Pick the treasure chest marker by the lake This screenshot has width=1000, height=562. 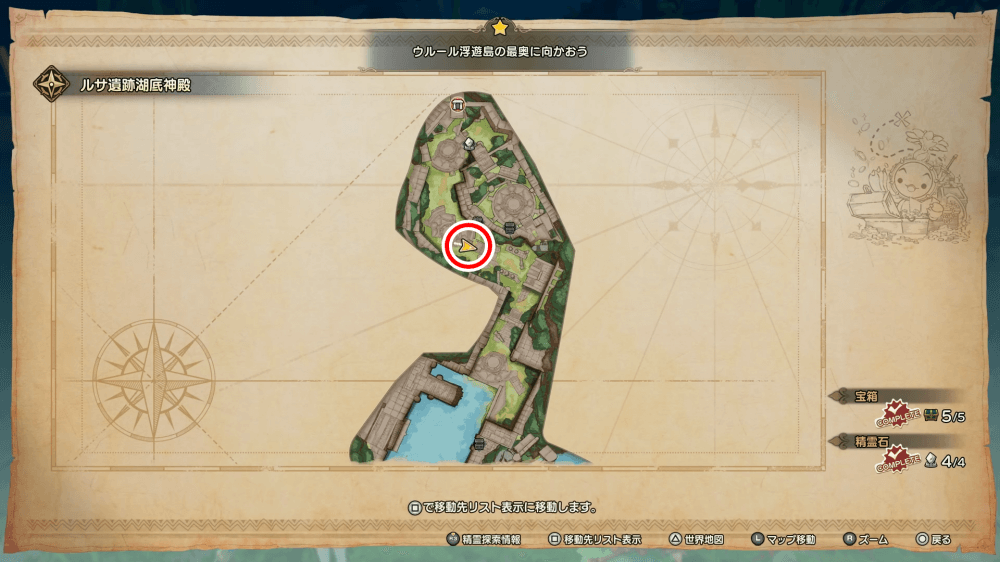coord(479,442)
